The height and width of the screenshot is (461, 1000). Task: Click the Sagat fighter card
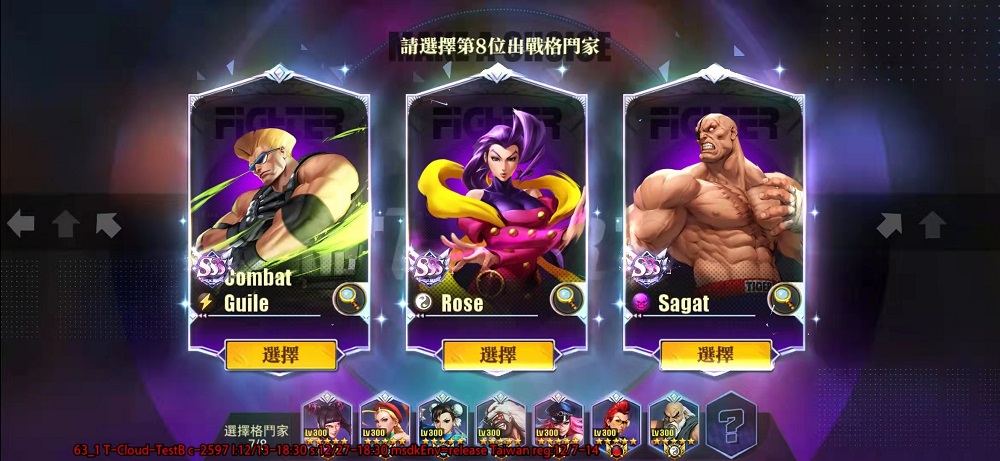pyautogui.click(x=714, y=200)
